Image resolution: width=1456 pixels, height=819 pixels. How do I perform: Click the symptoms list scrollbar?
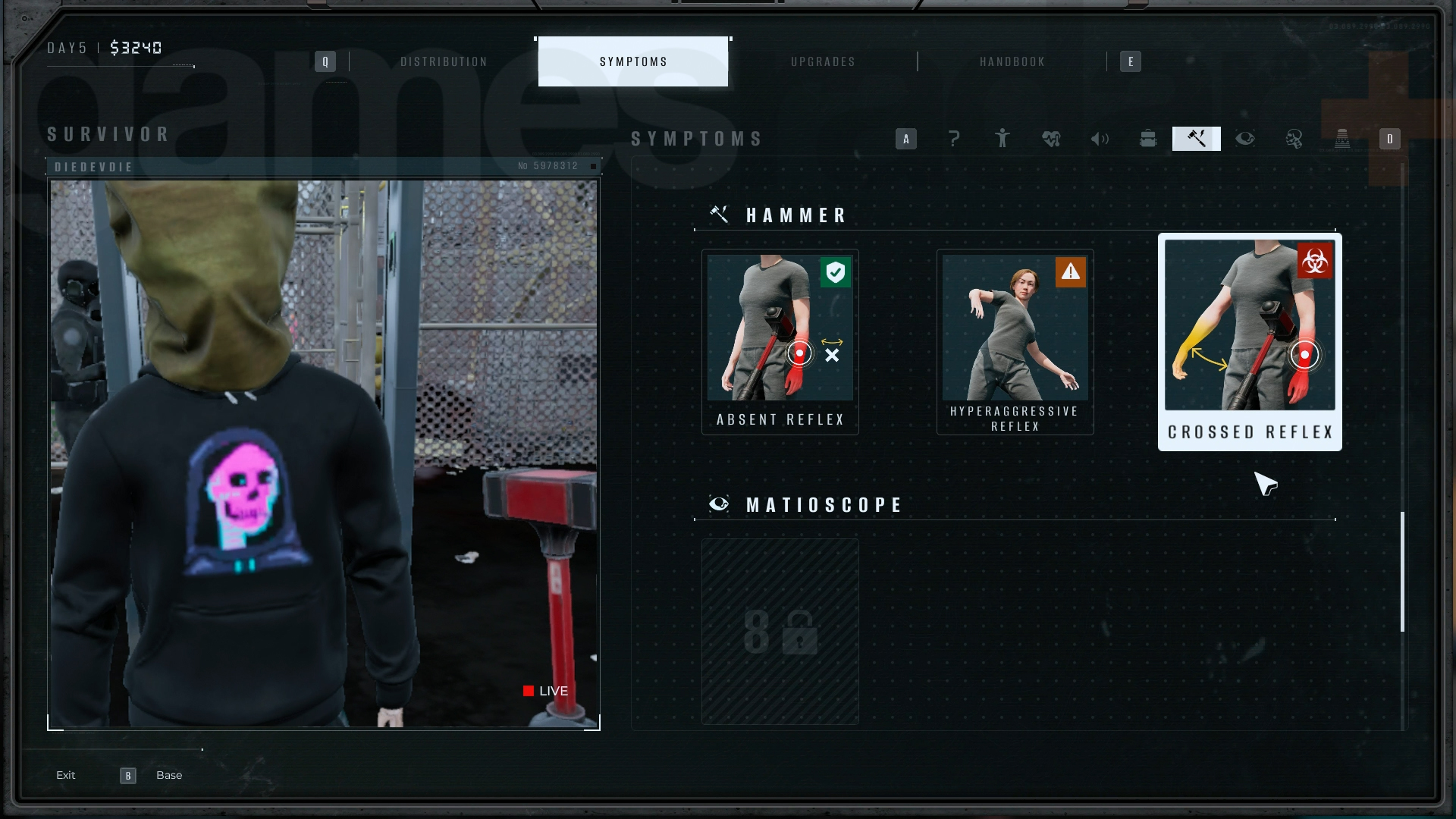click(x=1402, y=572)
